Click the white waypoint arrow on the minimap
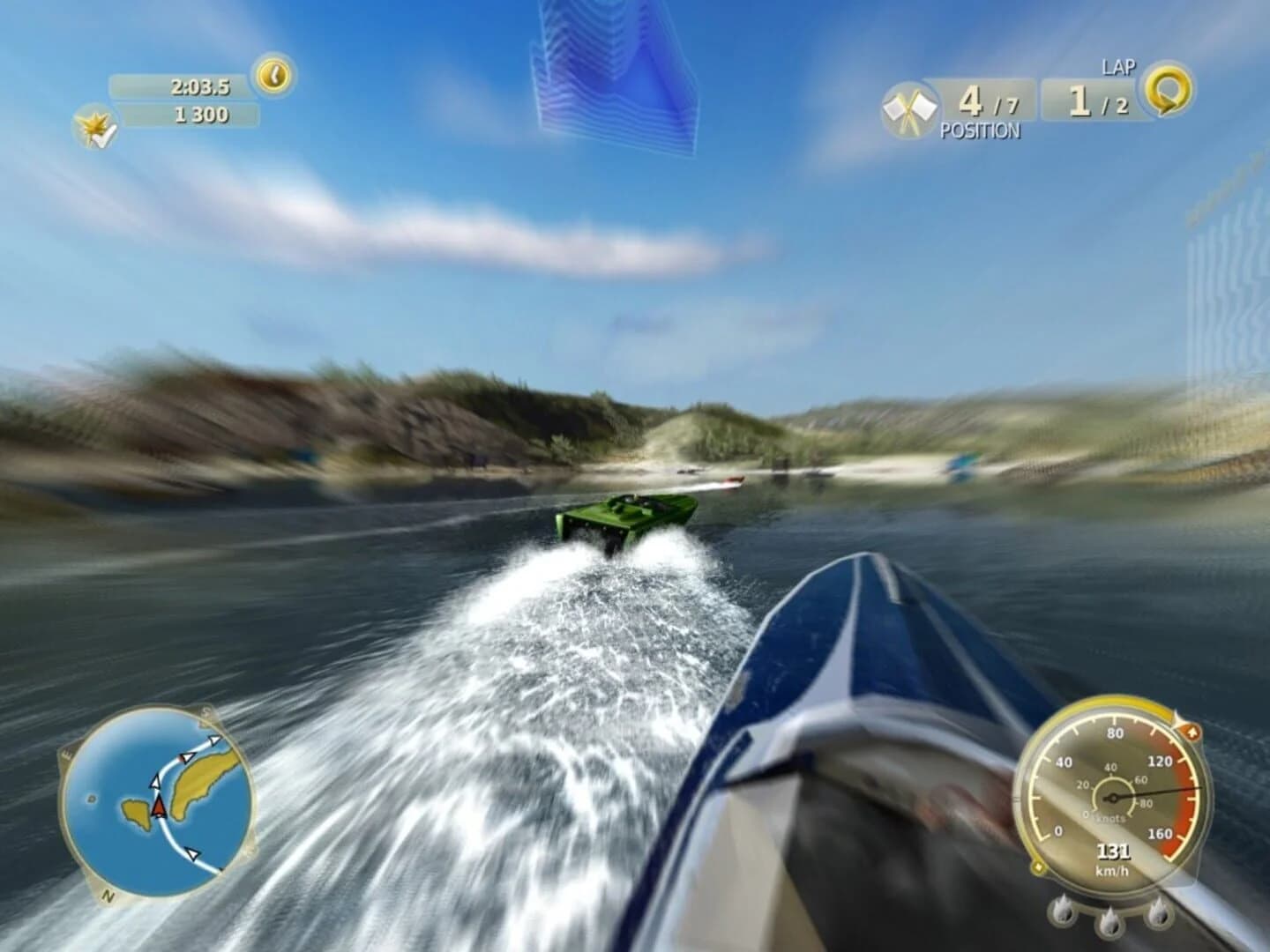Screen dimensions: 1270x952 coord(155,782)
